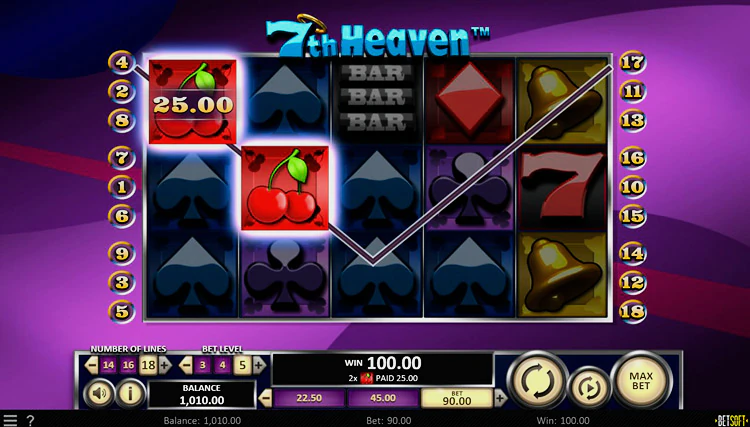Toggle sound with the speaker icon
The height and width of the screenshot is (427, 750).
[101, 393]
